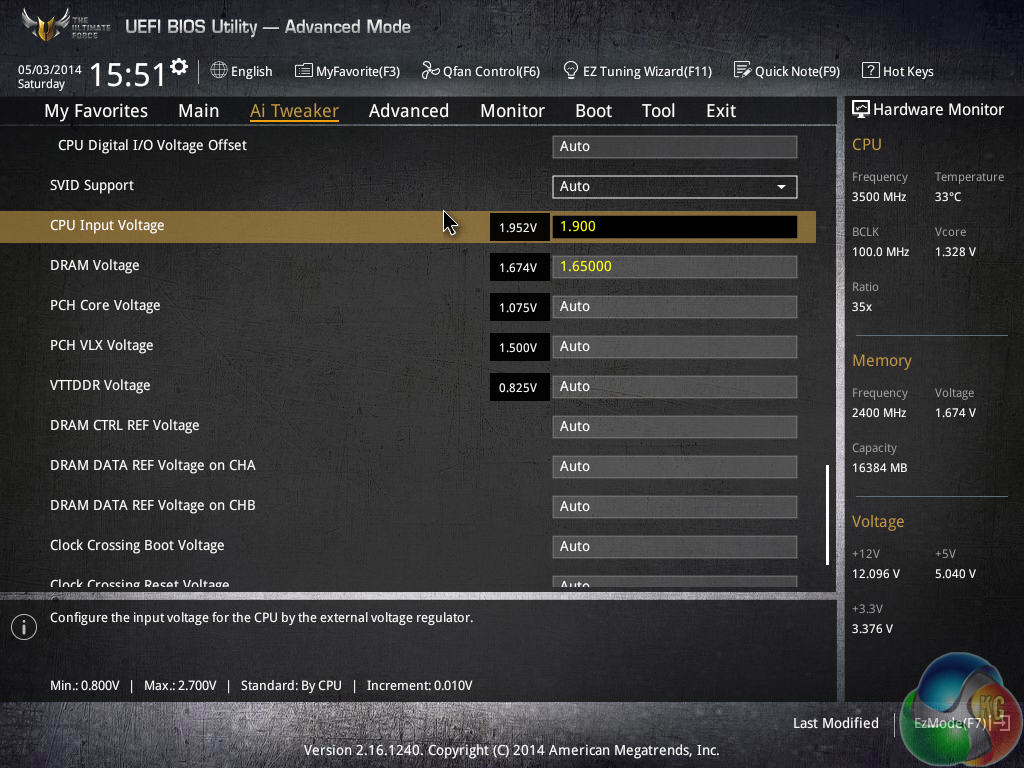The height and width of the screenshot is (768, 1024).
Task: Go to the Monitor tab
Action: point(512,111)
